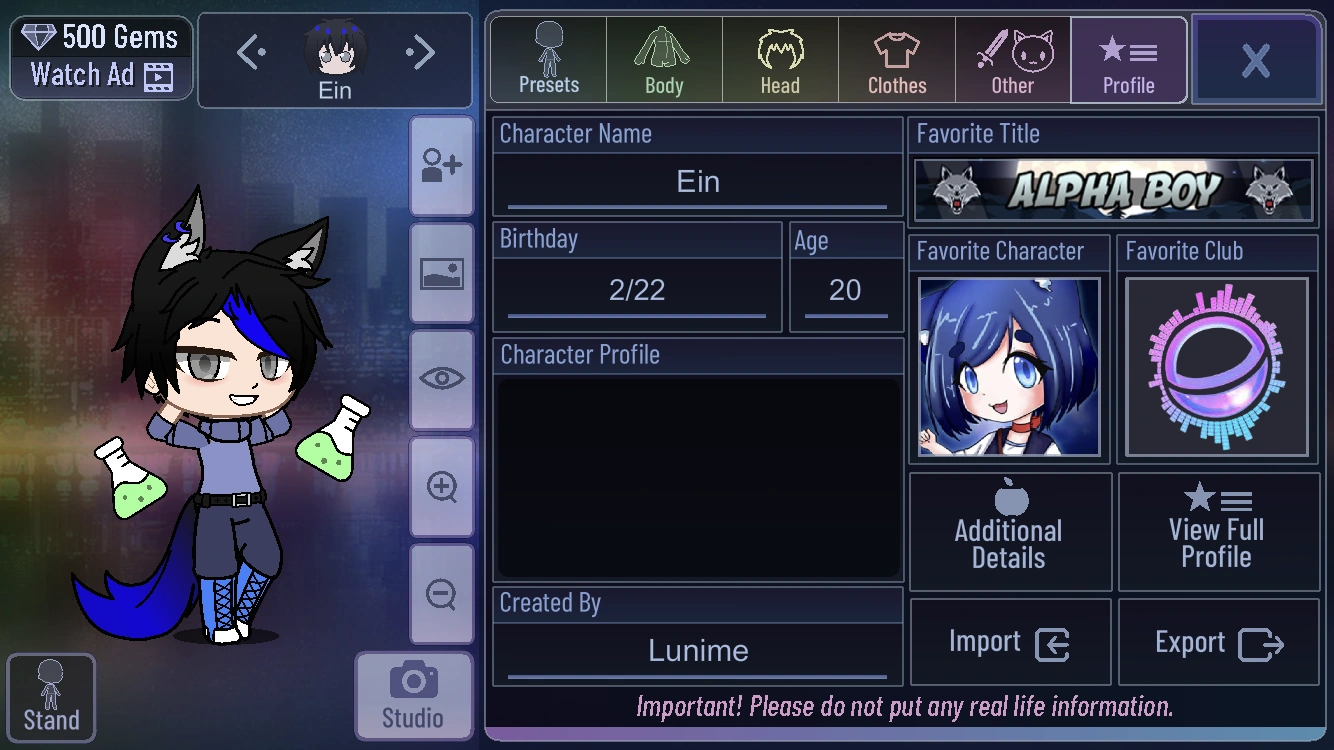
Task: Open the Studio with the camera icon
Action: pos(414,694)
